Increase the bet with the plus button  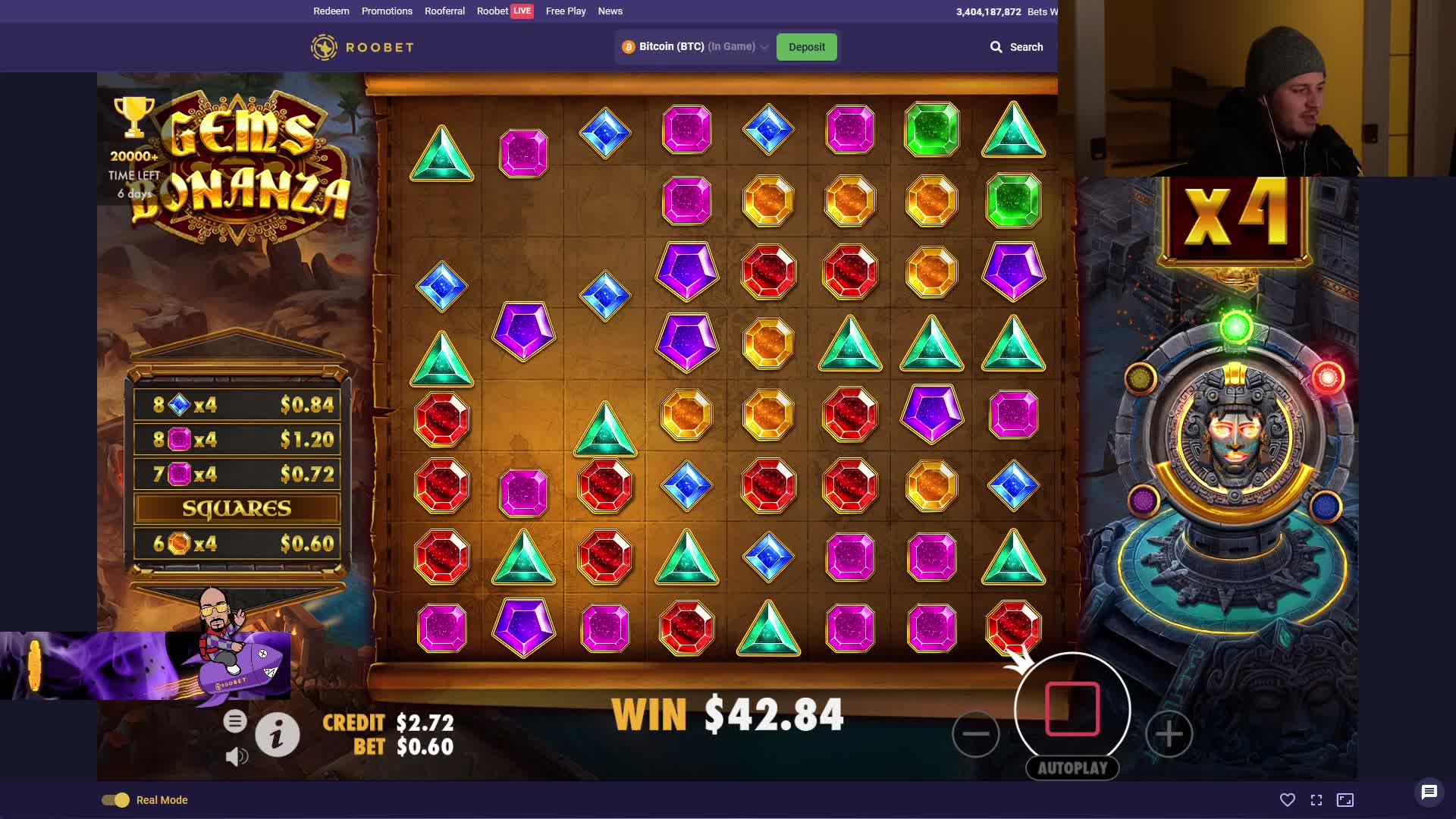[x=1169, y=733]
